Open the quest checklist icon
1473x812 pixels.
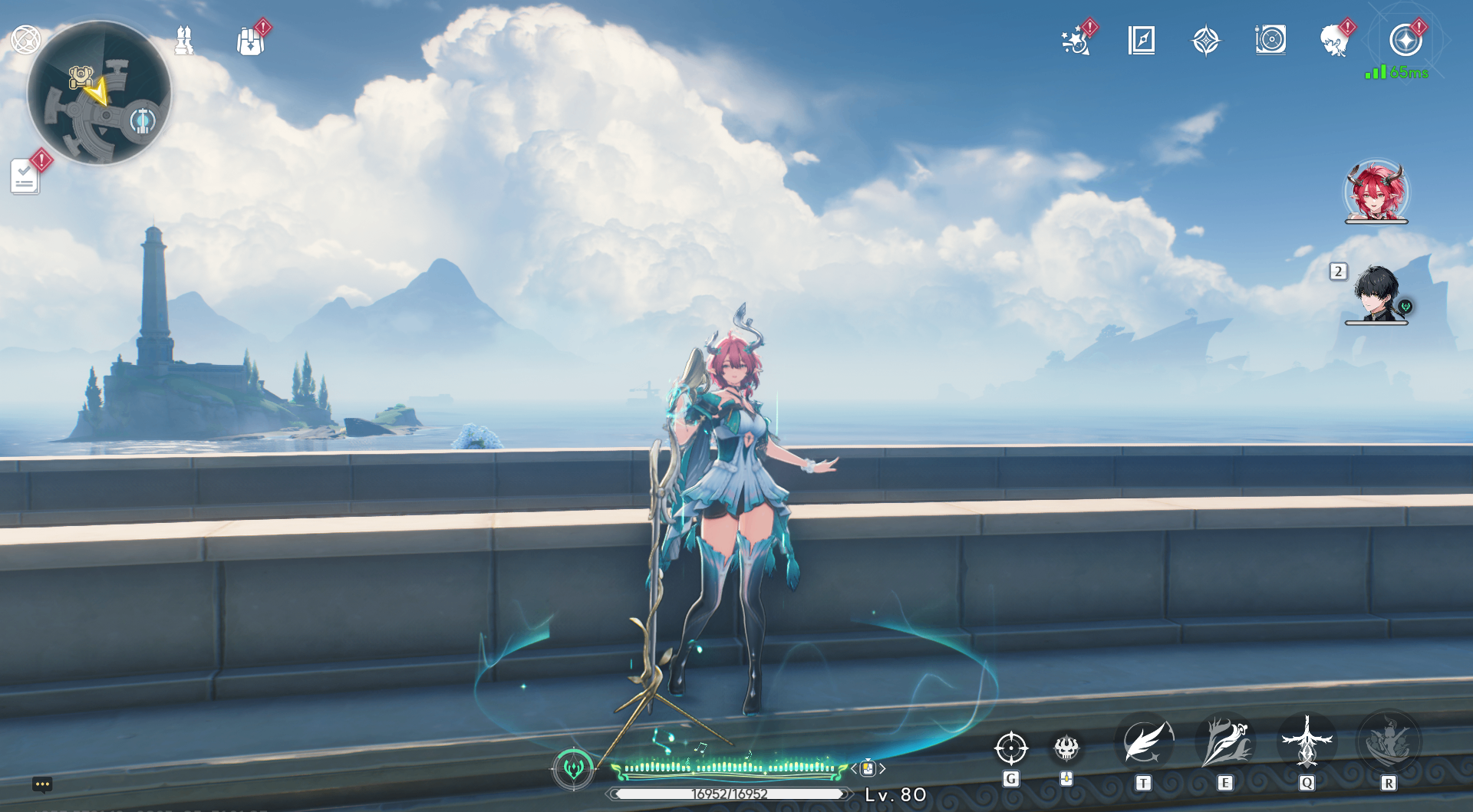(25, 176)
